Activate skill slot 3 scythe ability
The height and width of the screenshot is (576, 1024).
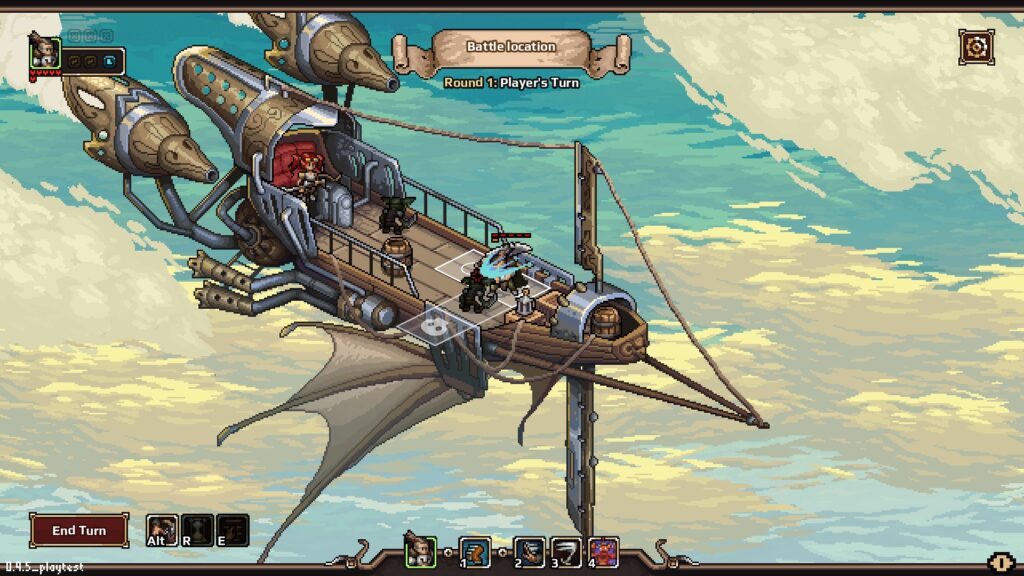coord(566,551)
